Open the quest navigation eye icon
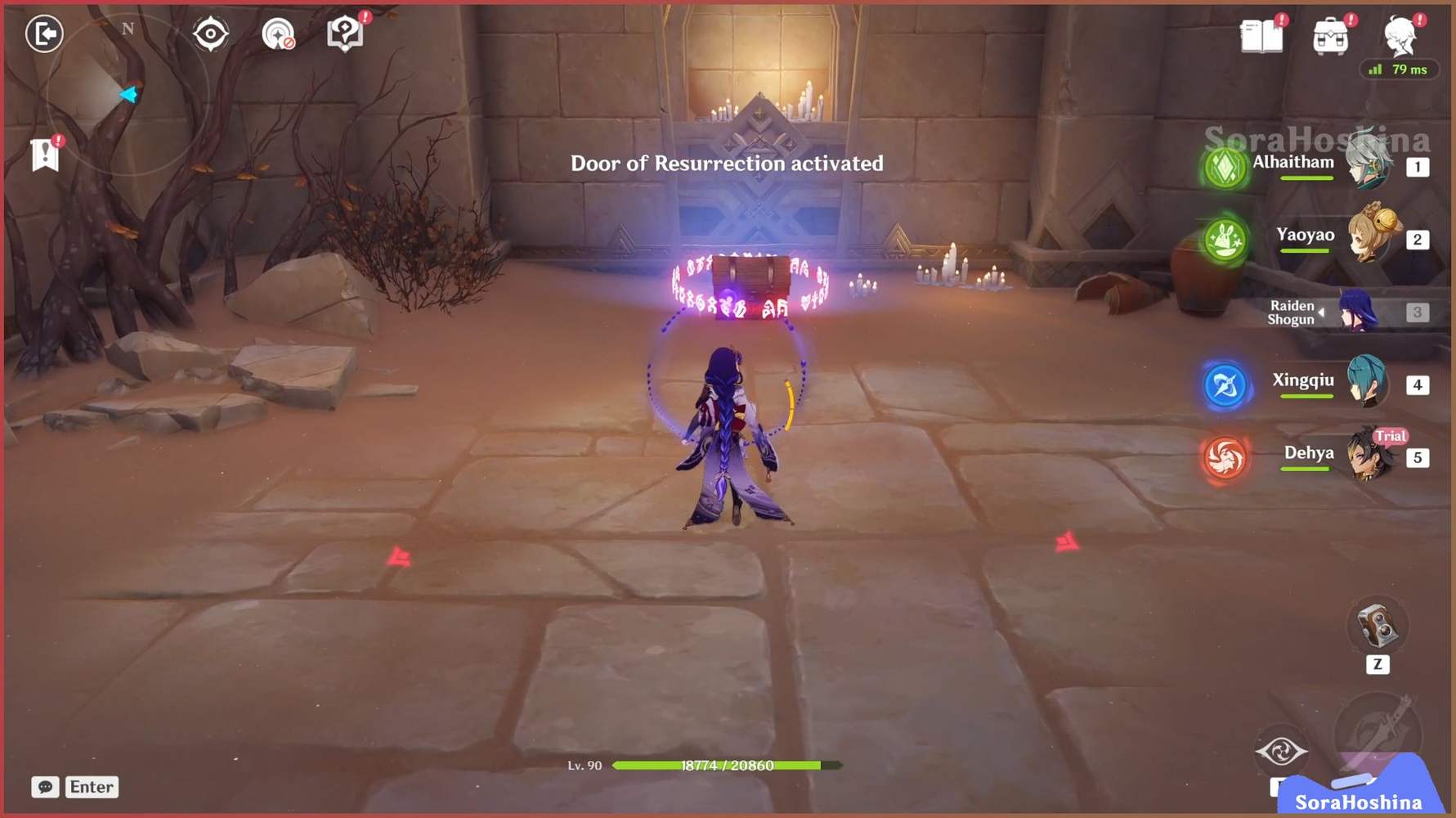The width and height of the screenshot is (1456, 818). (x=210, y=31)
